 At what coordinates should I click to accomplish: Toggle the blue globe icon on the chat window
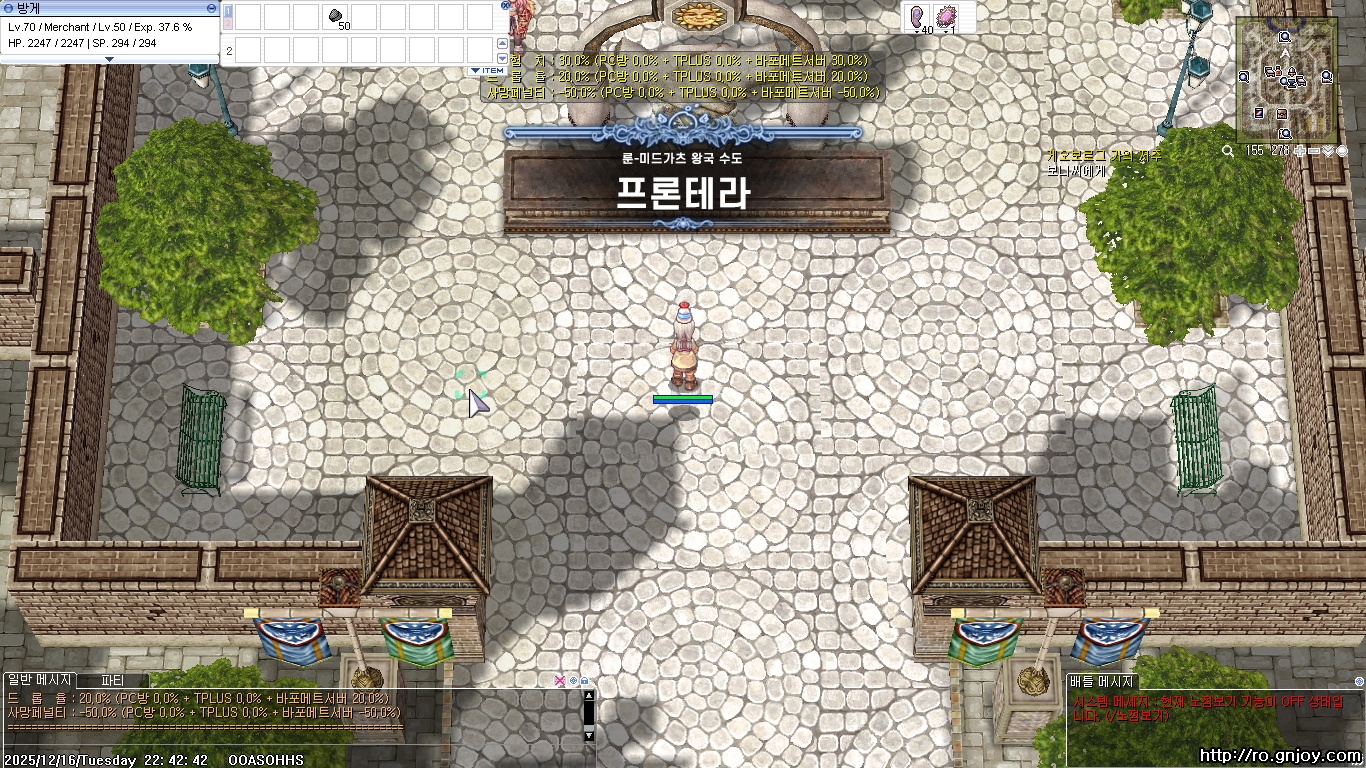573,681
